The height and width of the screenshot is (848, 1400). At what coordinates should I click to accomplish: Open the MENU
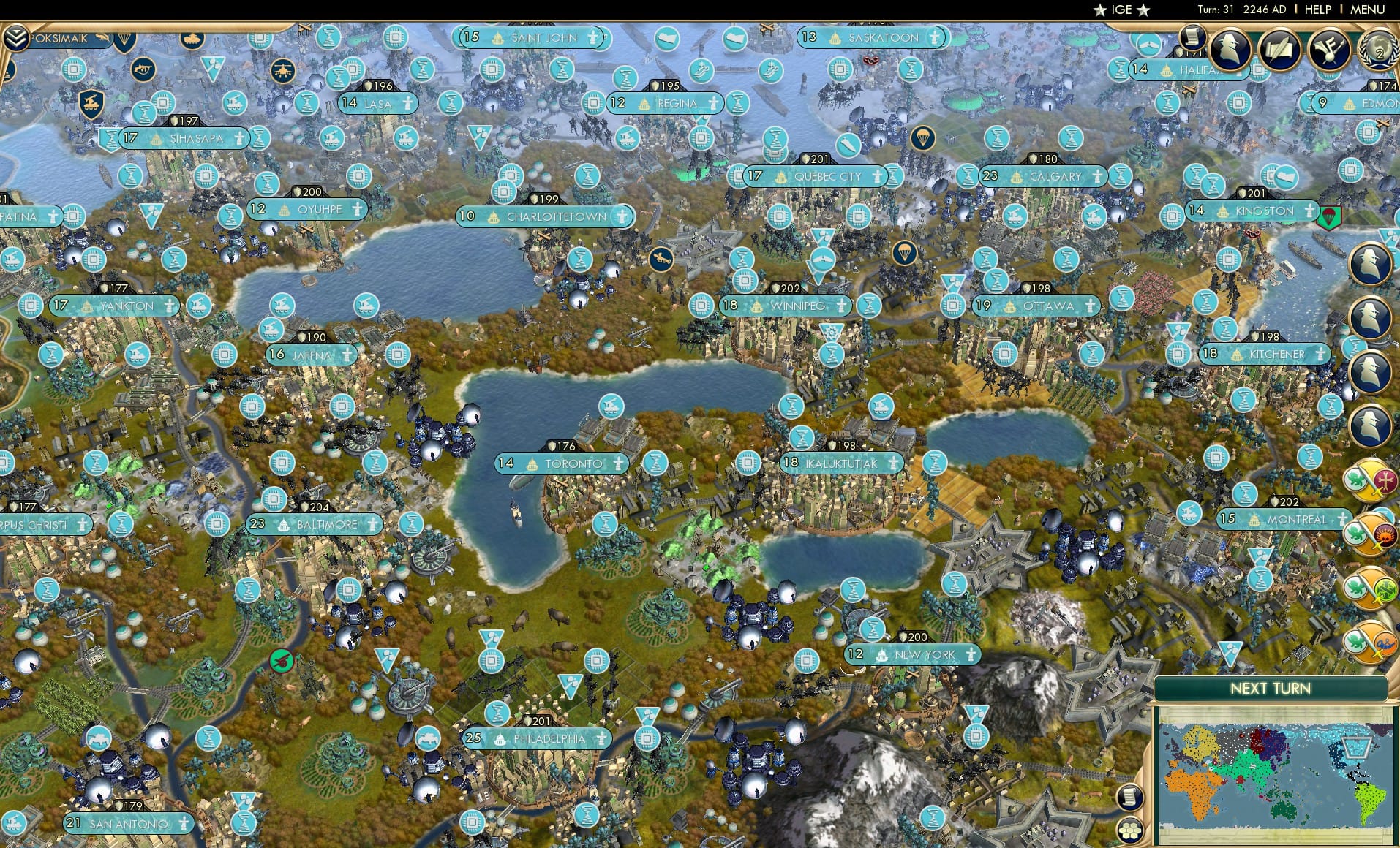[1369, 10]
